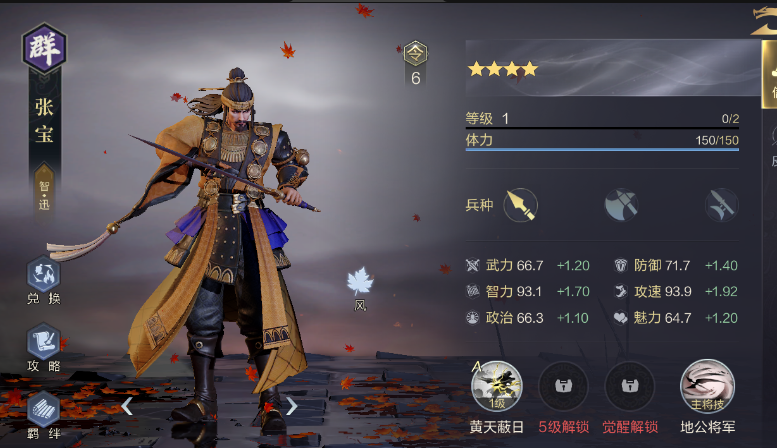Viewport: 777px width, 448px height.
Task: Tap the locked 5级解锁 skill slot
Action: (x=564, y=386)
